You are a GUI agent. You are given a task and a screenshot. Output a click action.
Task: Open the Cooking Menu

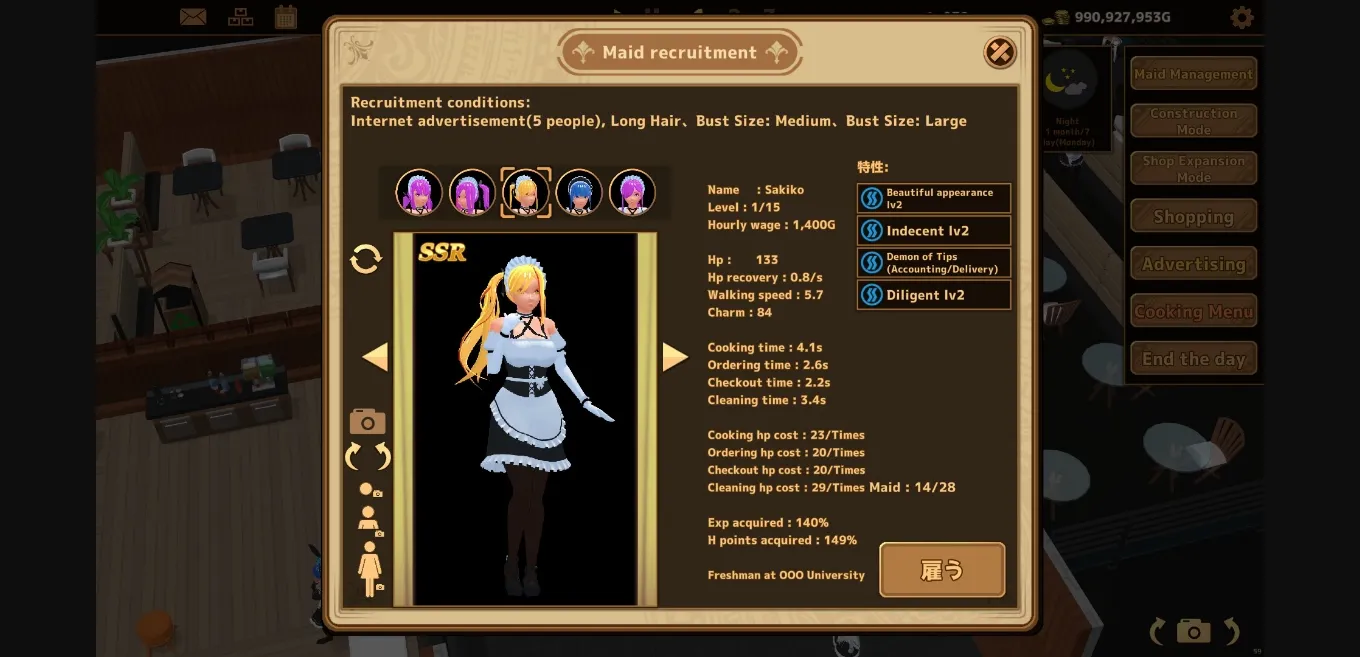click(x=1193, y=311)
